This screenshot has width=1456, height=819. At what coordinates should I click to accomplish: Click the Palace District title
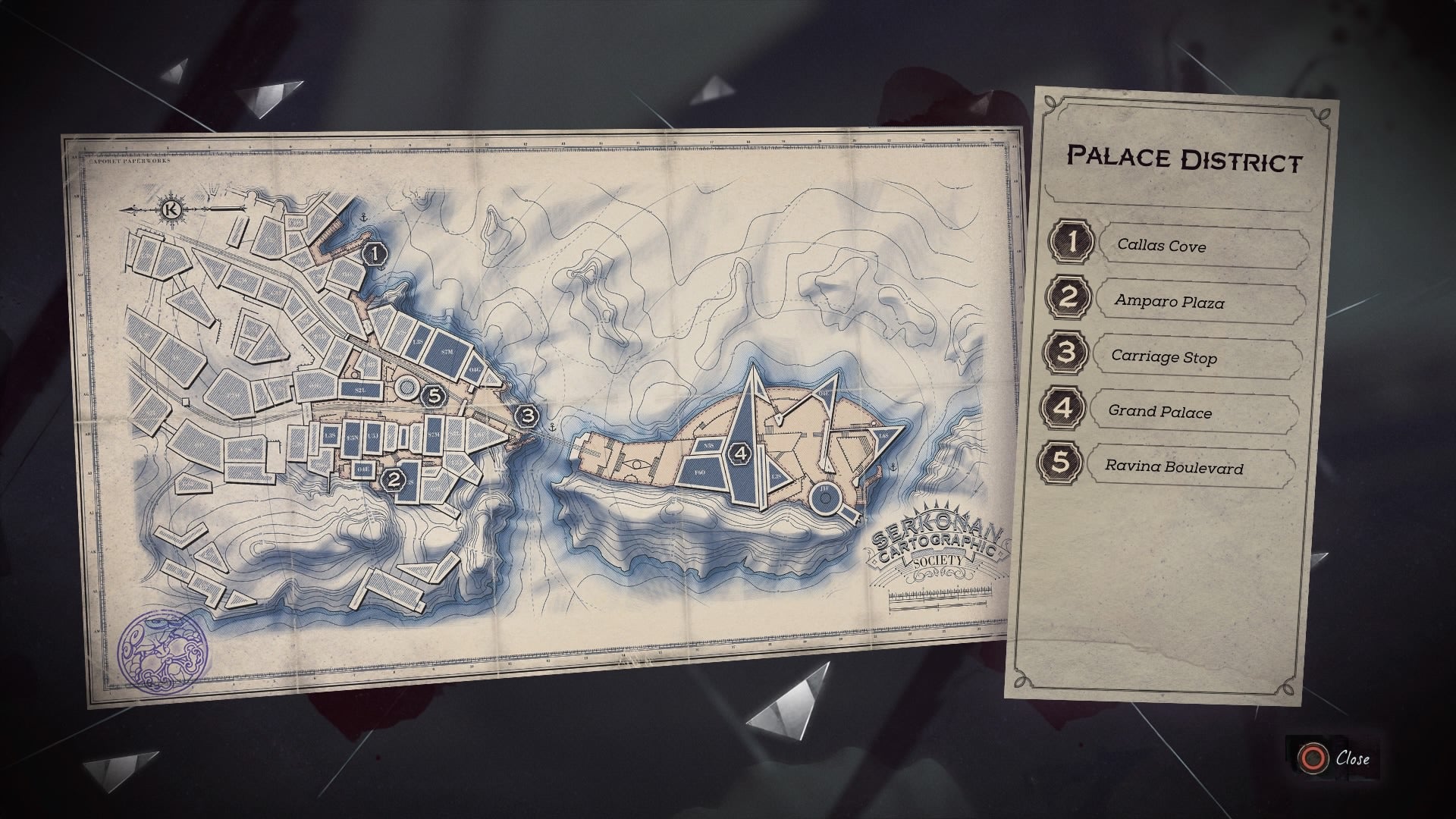[1185, 158]
